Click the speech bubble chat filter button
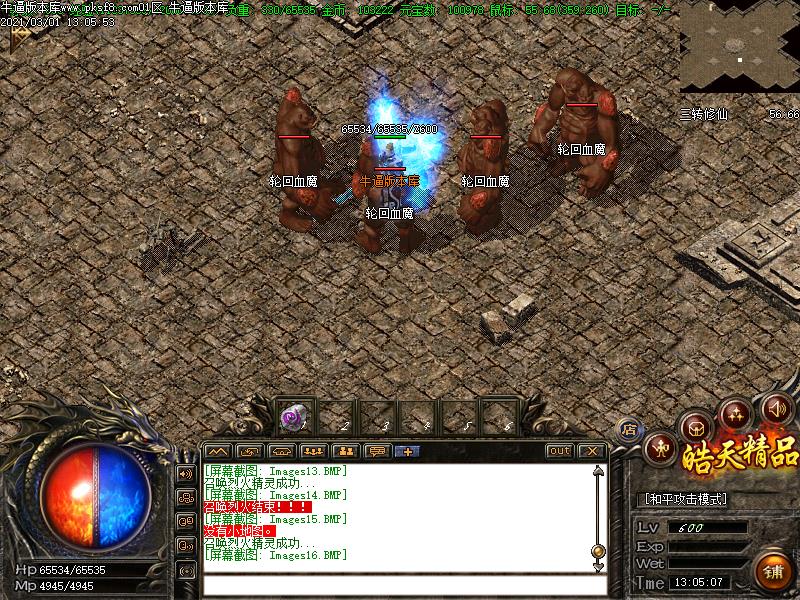 click(376, 451)
